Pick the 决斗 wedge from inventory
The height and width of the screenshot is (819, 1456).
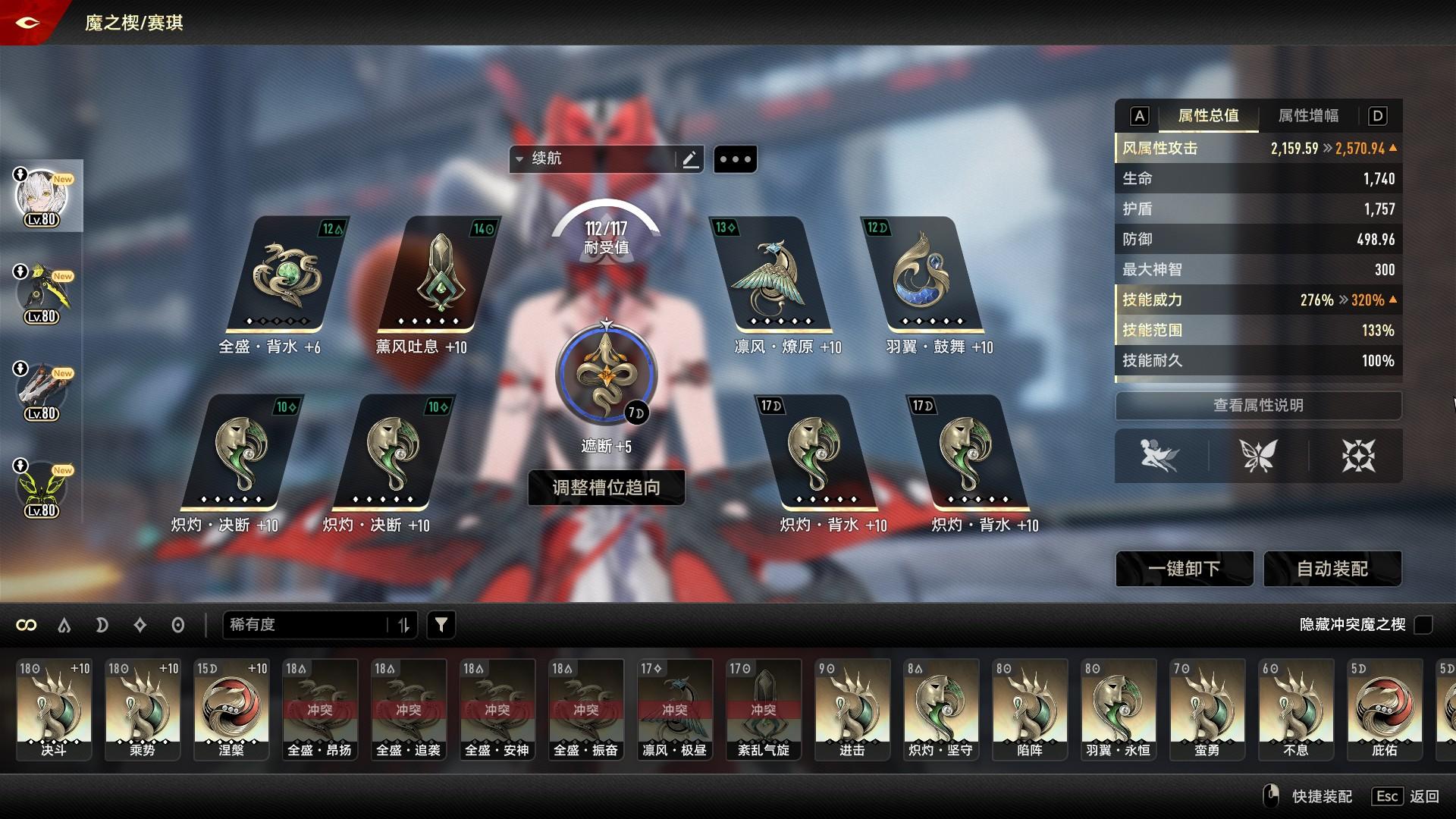54,708
